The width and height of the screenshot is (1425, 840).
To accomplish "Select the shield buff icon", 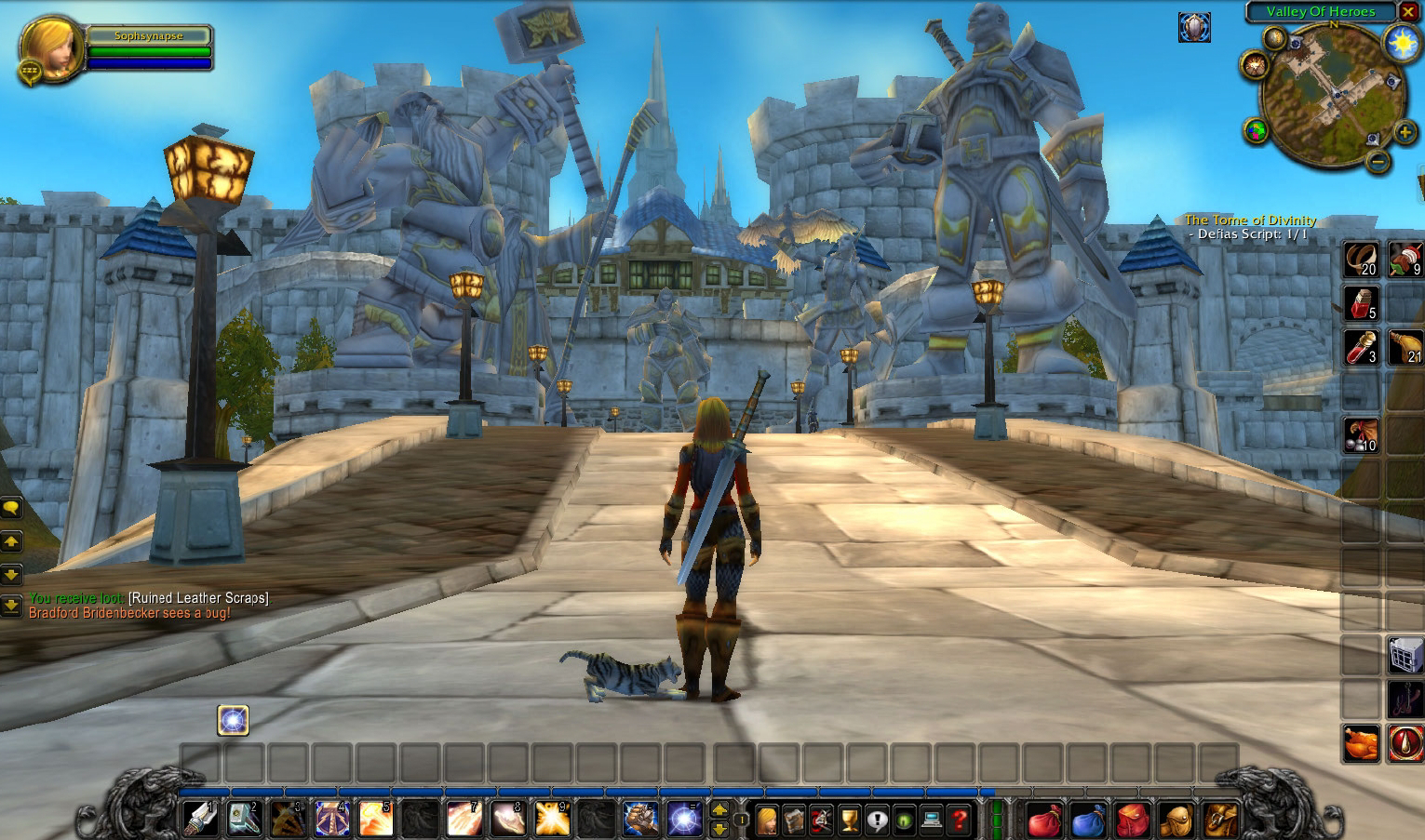I will pos(1194,28).
